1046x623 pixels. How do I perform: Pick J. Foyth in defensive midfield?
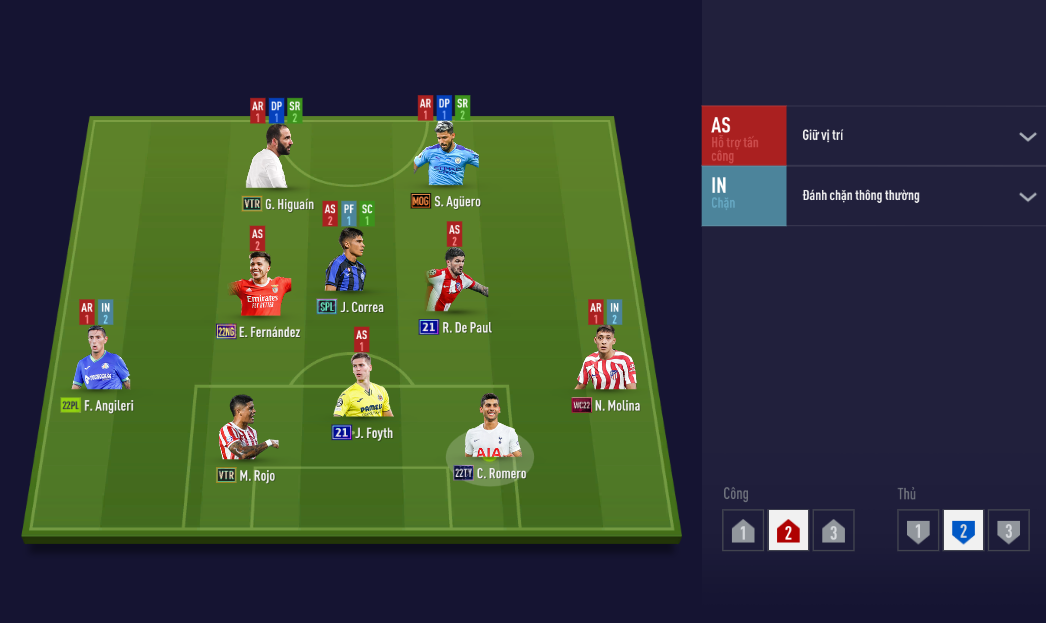pos(362,388)
